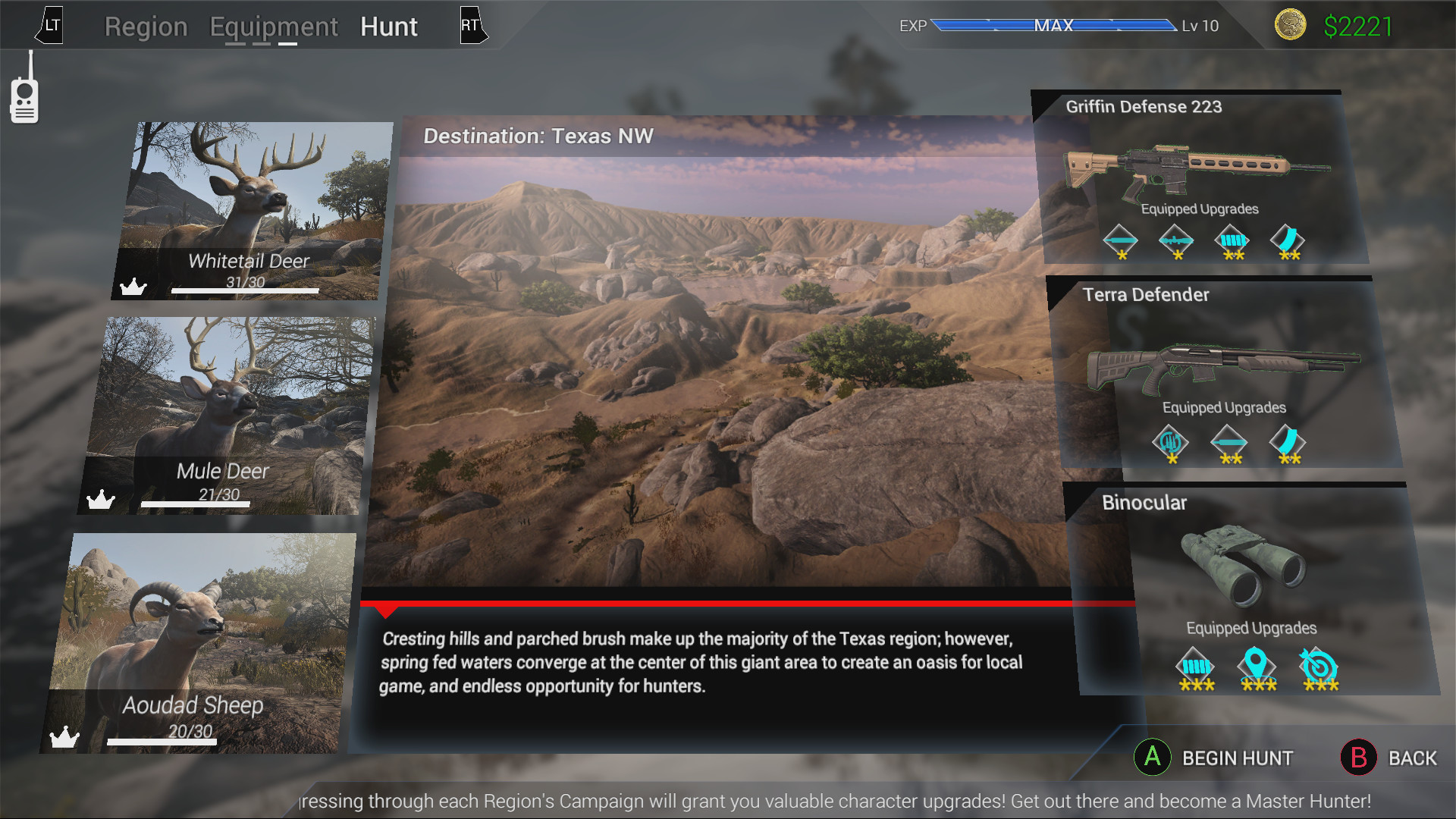Select the bullet upgrade on Griffin Defense 223

[1120, 239]
